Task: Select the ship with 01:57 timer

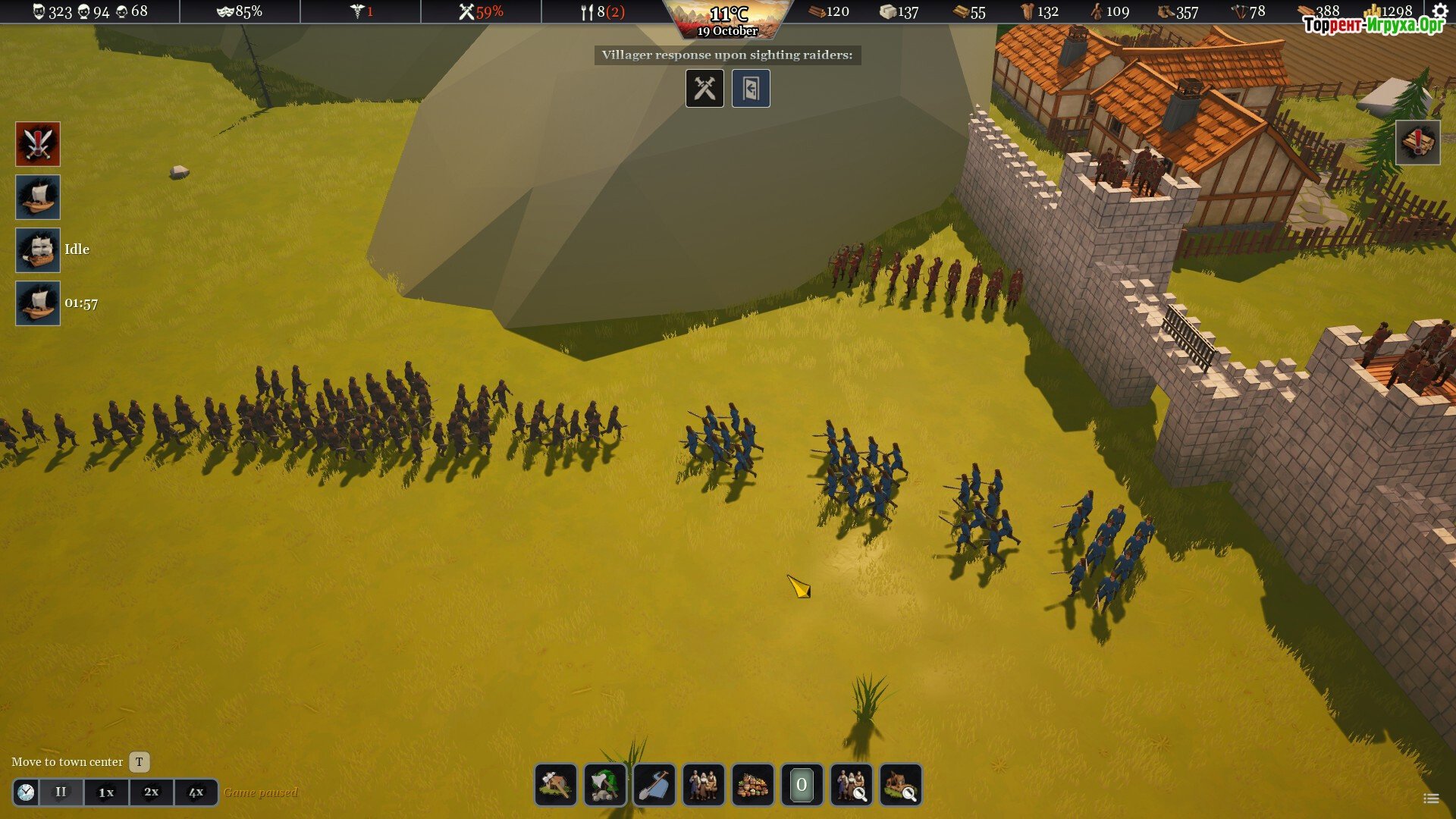Action: (38, 303)
